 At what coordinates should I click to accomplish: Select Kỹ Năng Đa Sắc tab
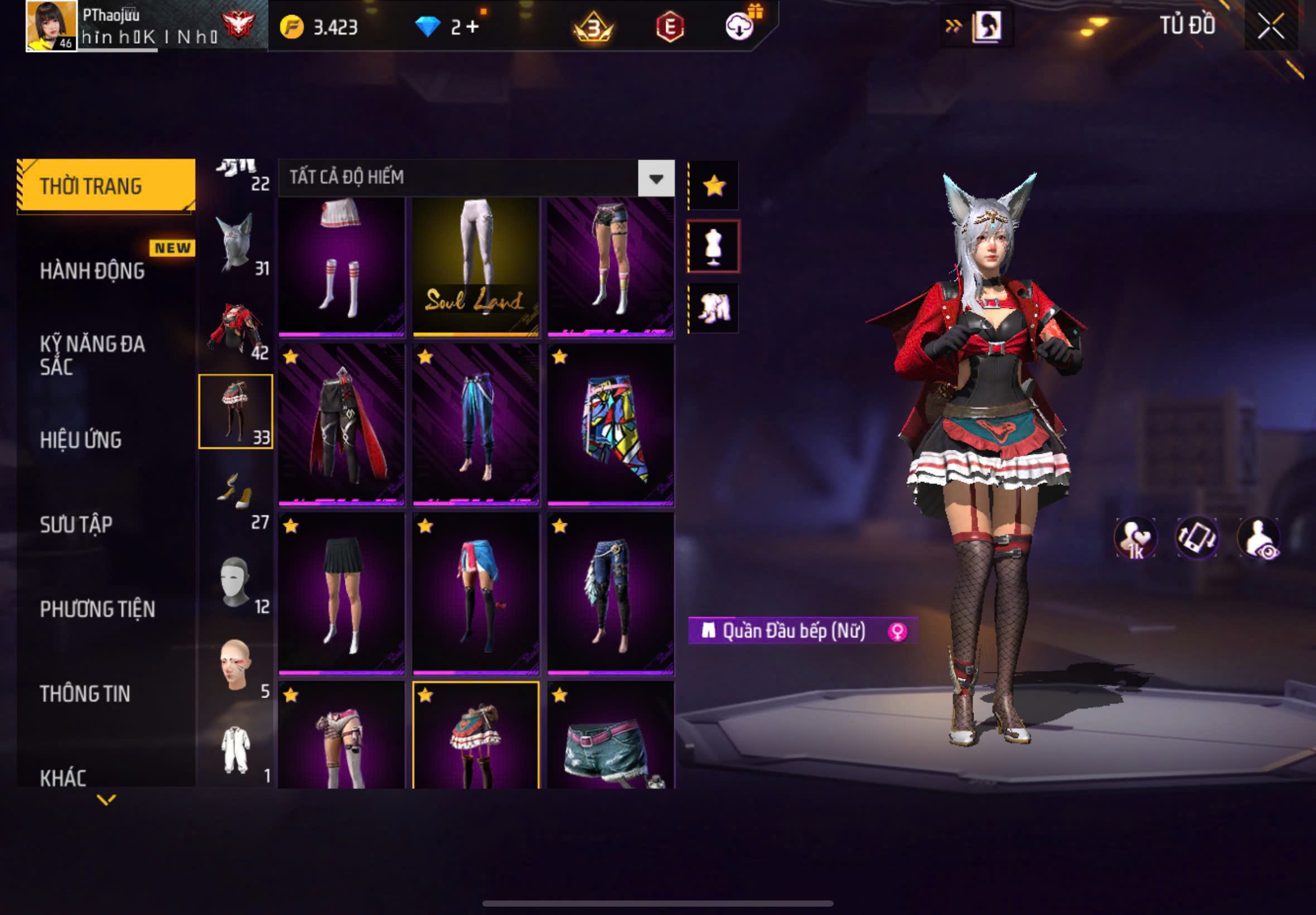click(93, 355)
